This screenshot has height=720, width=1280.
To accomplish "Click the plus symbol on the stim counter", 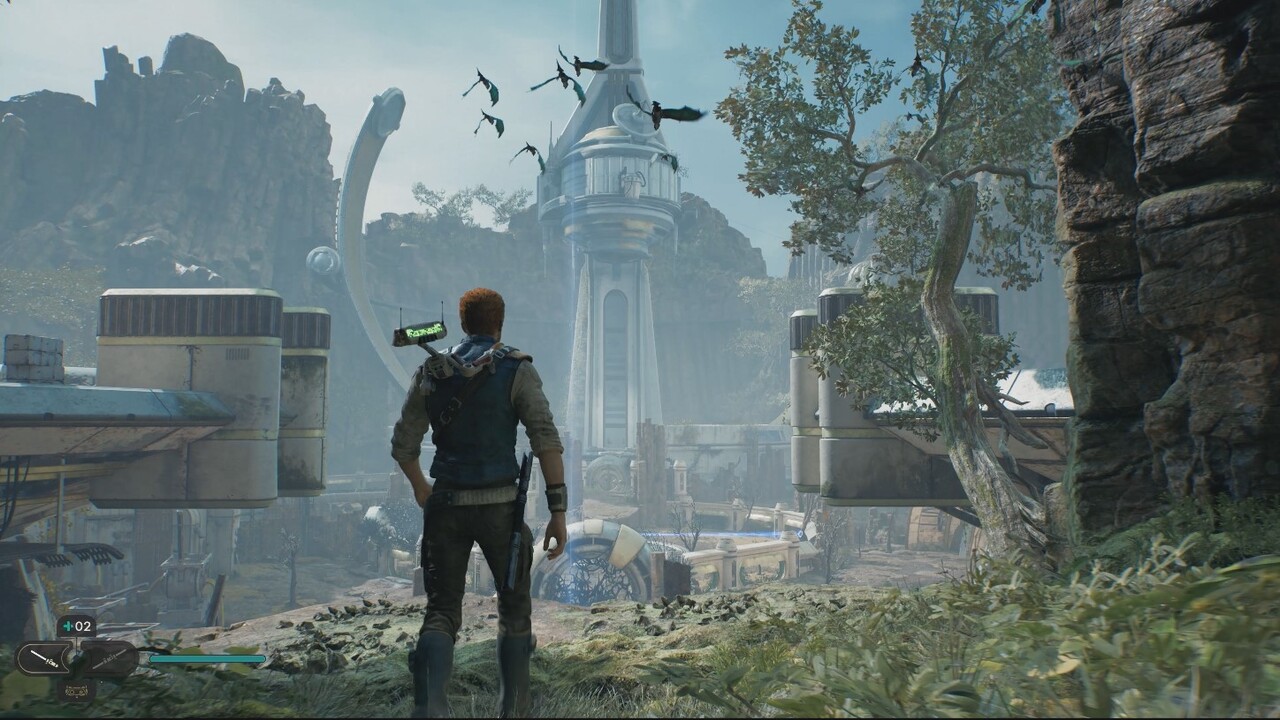I will coord(66,625).
